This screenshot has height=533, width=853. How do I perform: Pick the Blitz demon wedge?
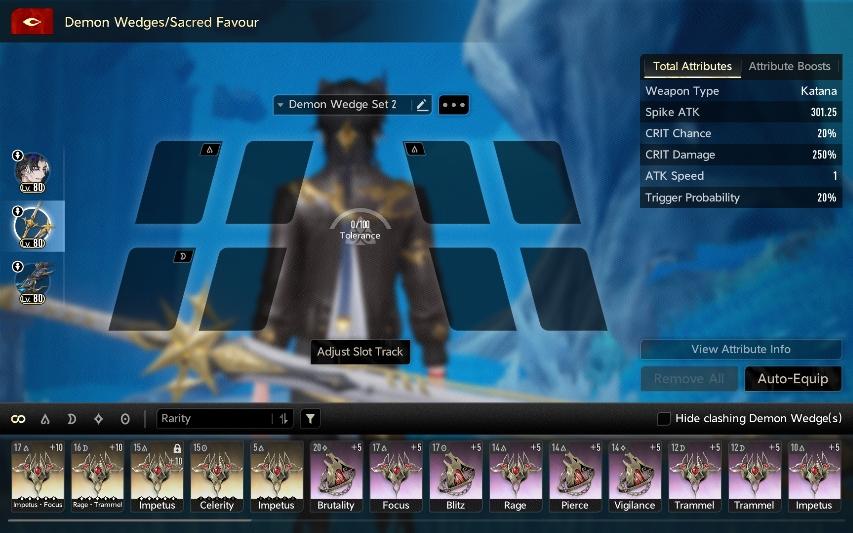coord(455,477)
